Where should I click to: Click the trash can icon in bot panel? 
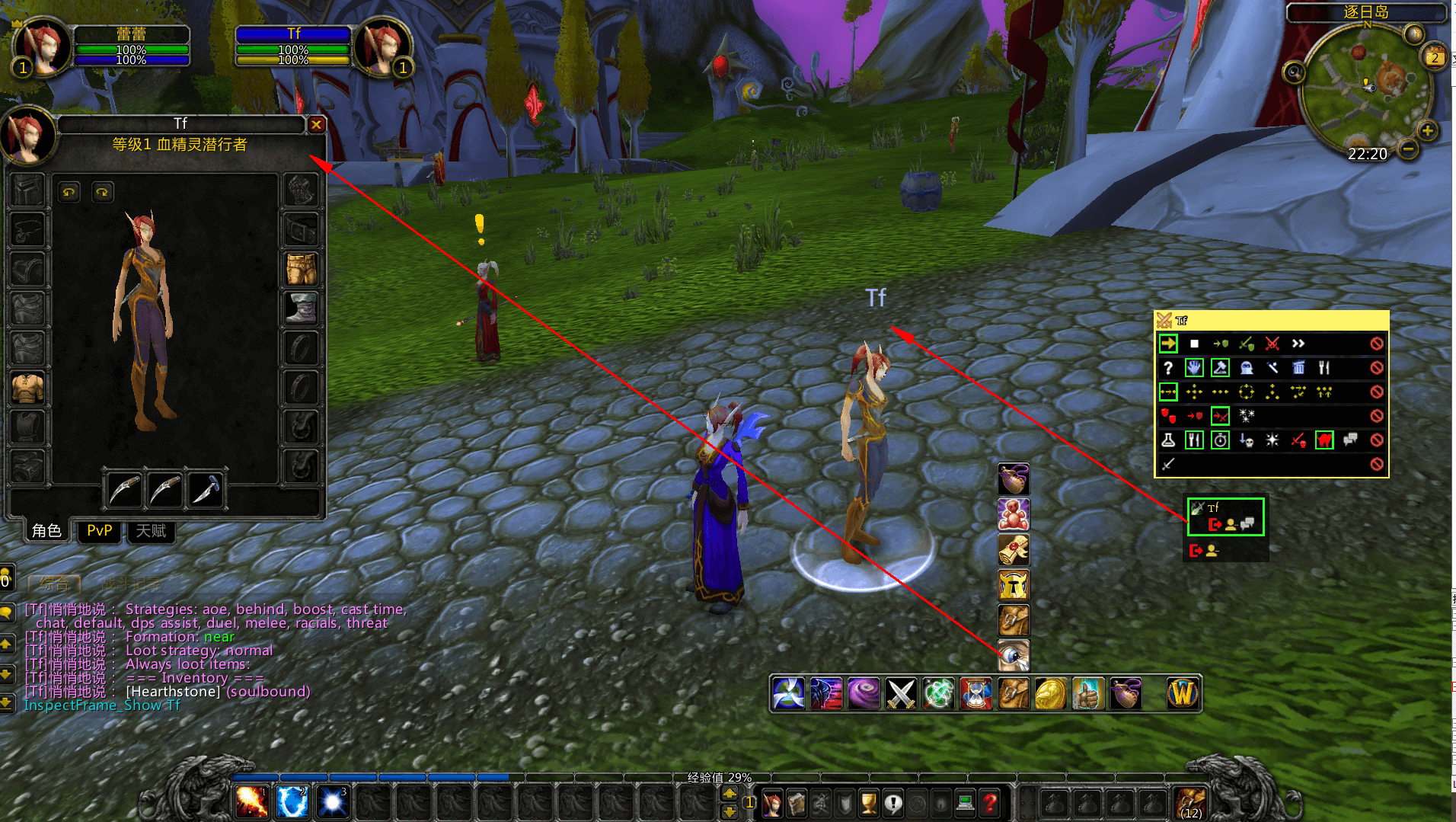1298,368
